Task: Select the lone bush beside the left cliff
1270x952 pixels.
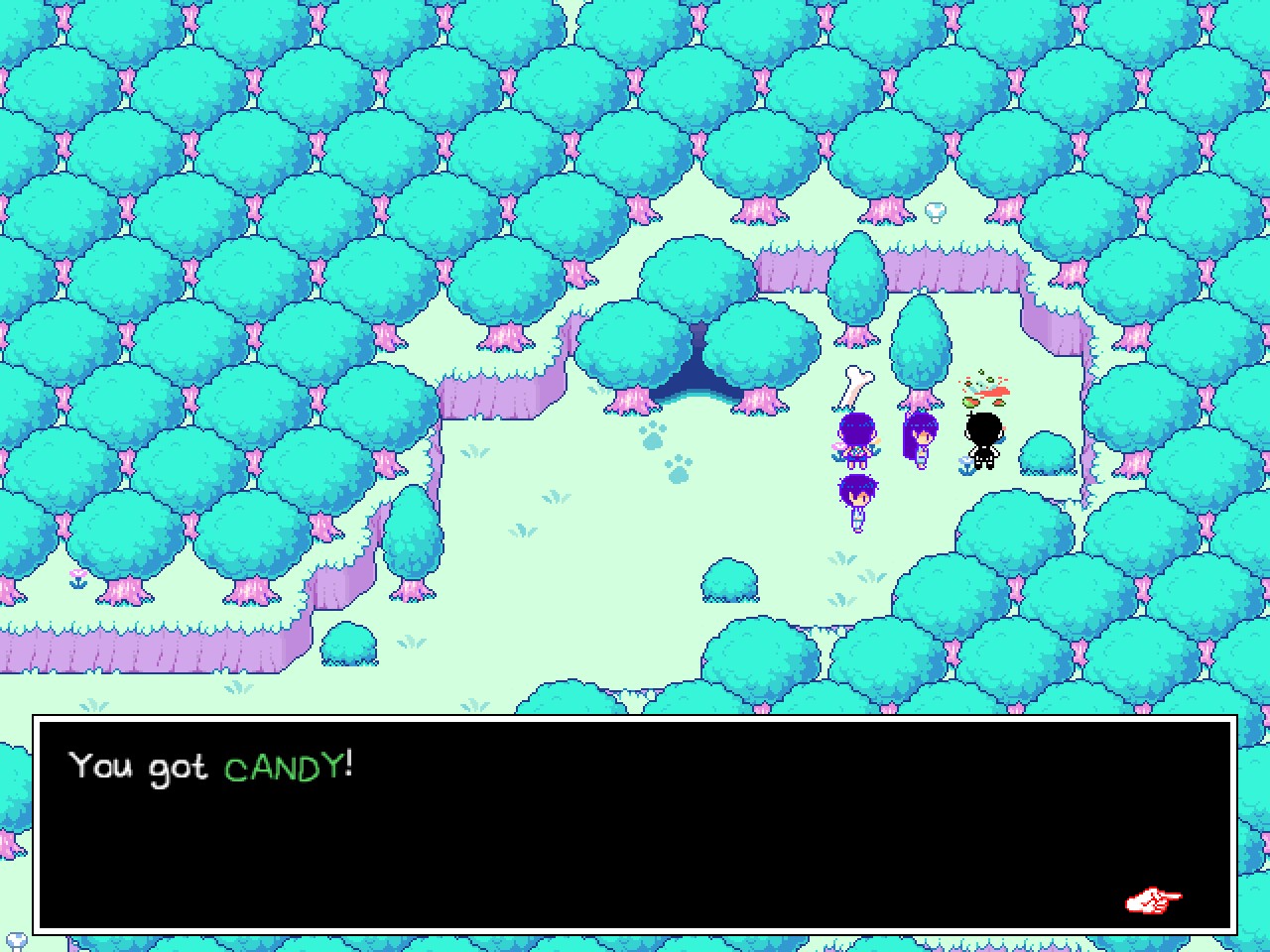Action: [x=349, y=645]
